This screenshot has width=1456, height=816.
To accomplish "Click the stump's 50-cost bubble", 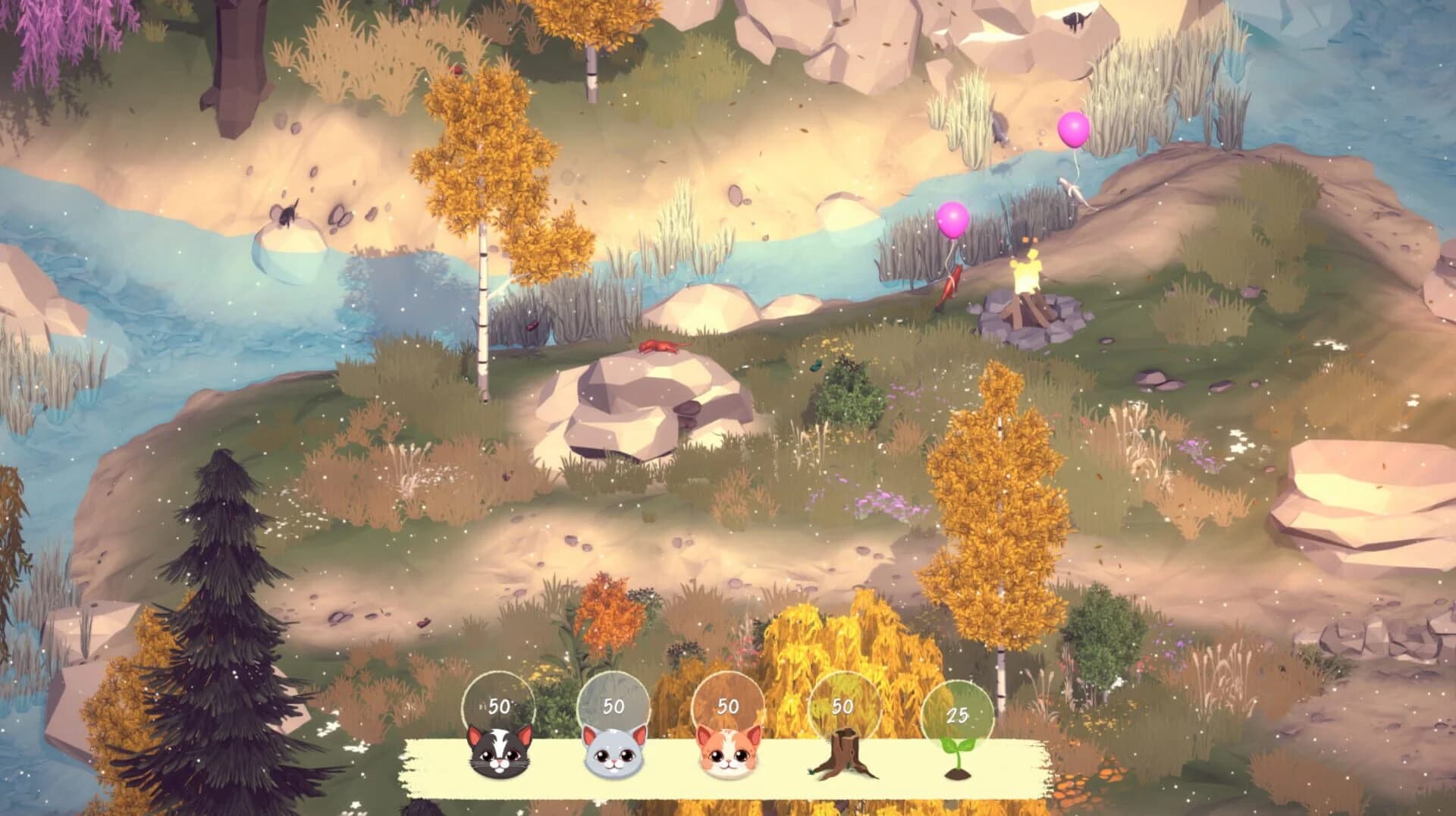I will click(x=842, y=707).
